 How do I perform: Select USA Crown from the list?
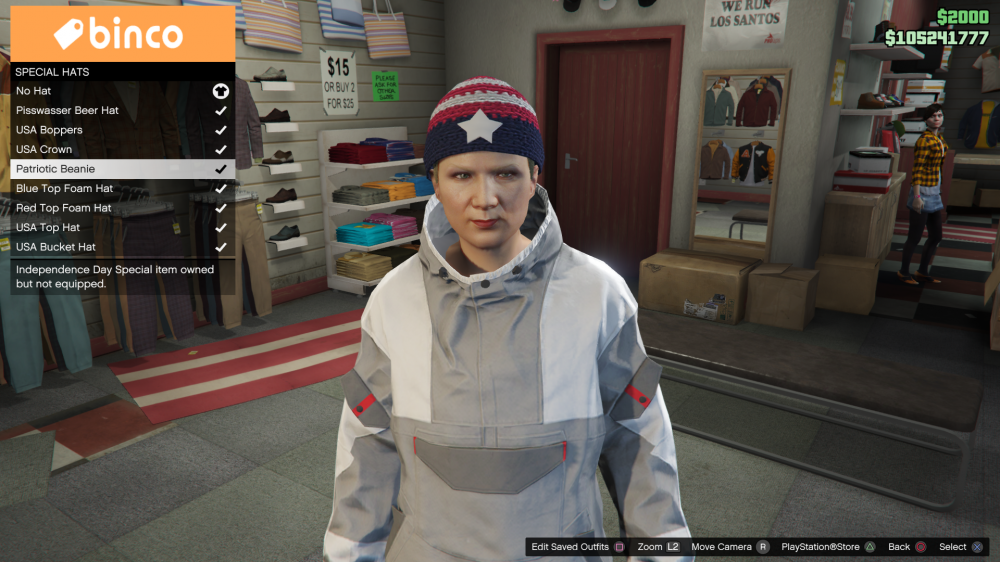click(x=44, y=149)
